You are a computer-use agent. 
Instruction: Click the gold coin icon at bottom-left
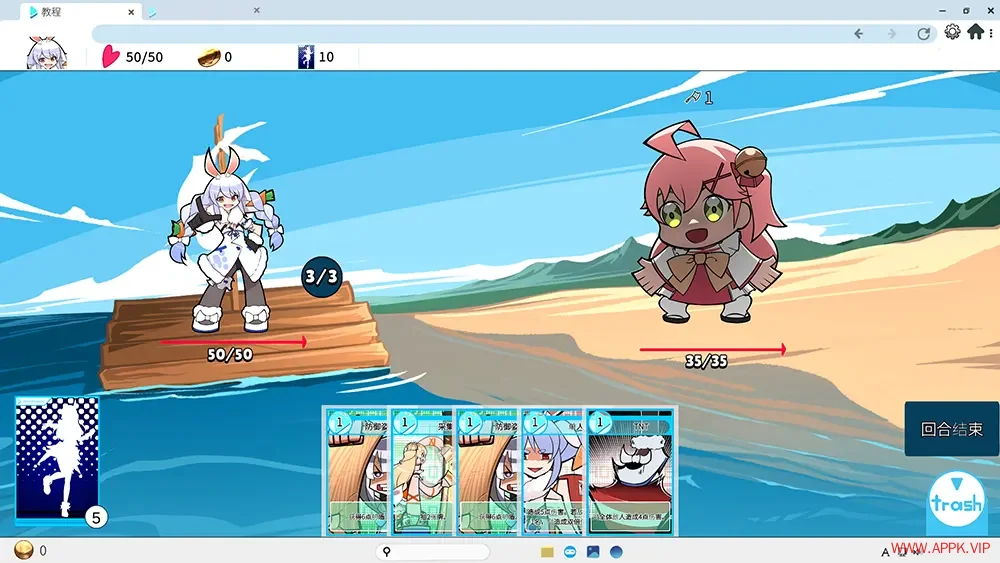click(x=23, y=550)
